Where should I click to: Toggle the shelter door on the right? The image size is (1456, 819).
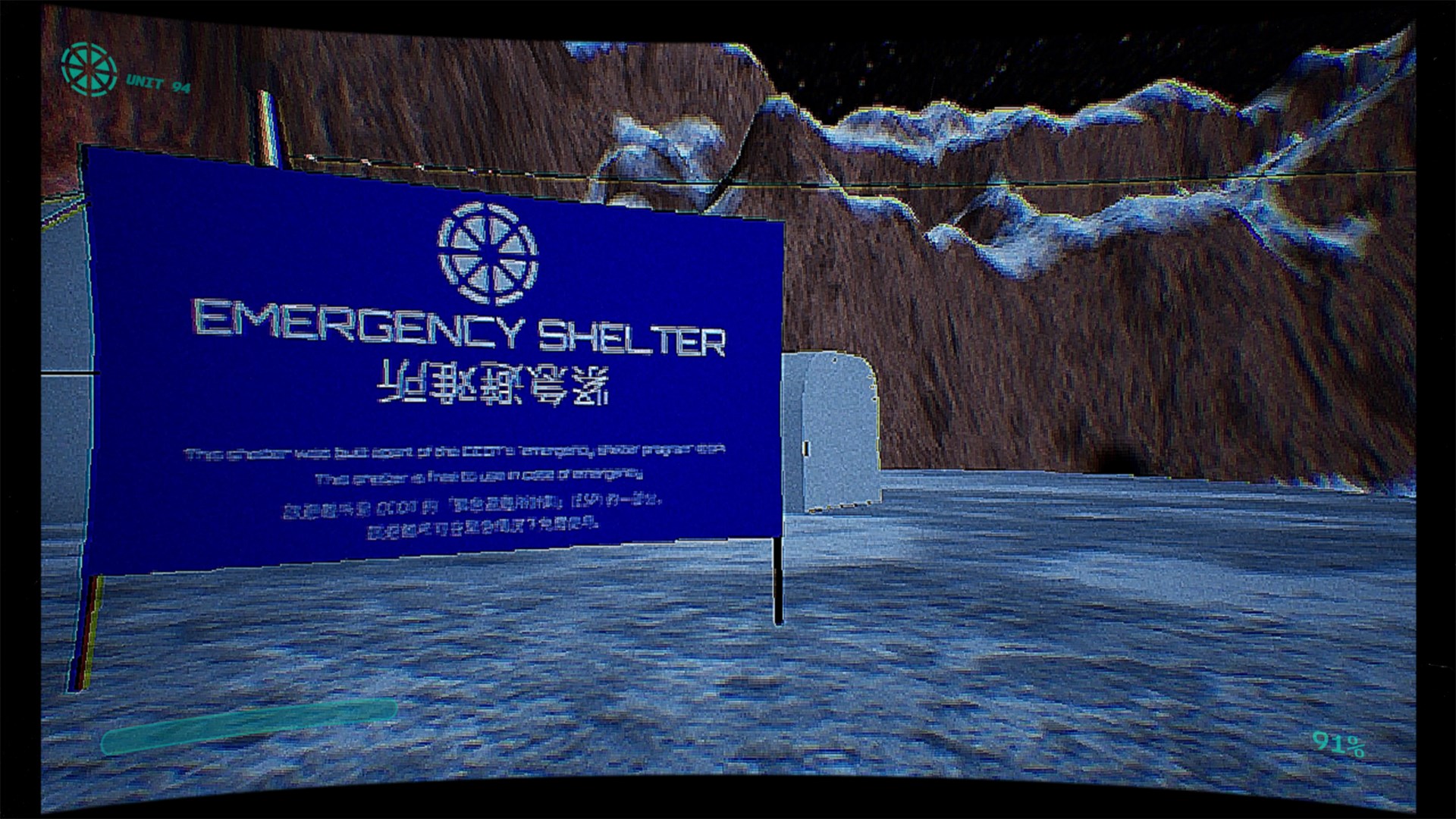coord(842,432)
